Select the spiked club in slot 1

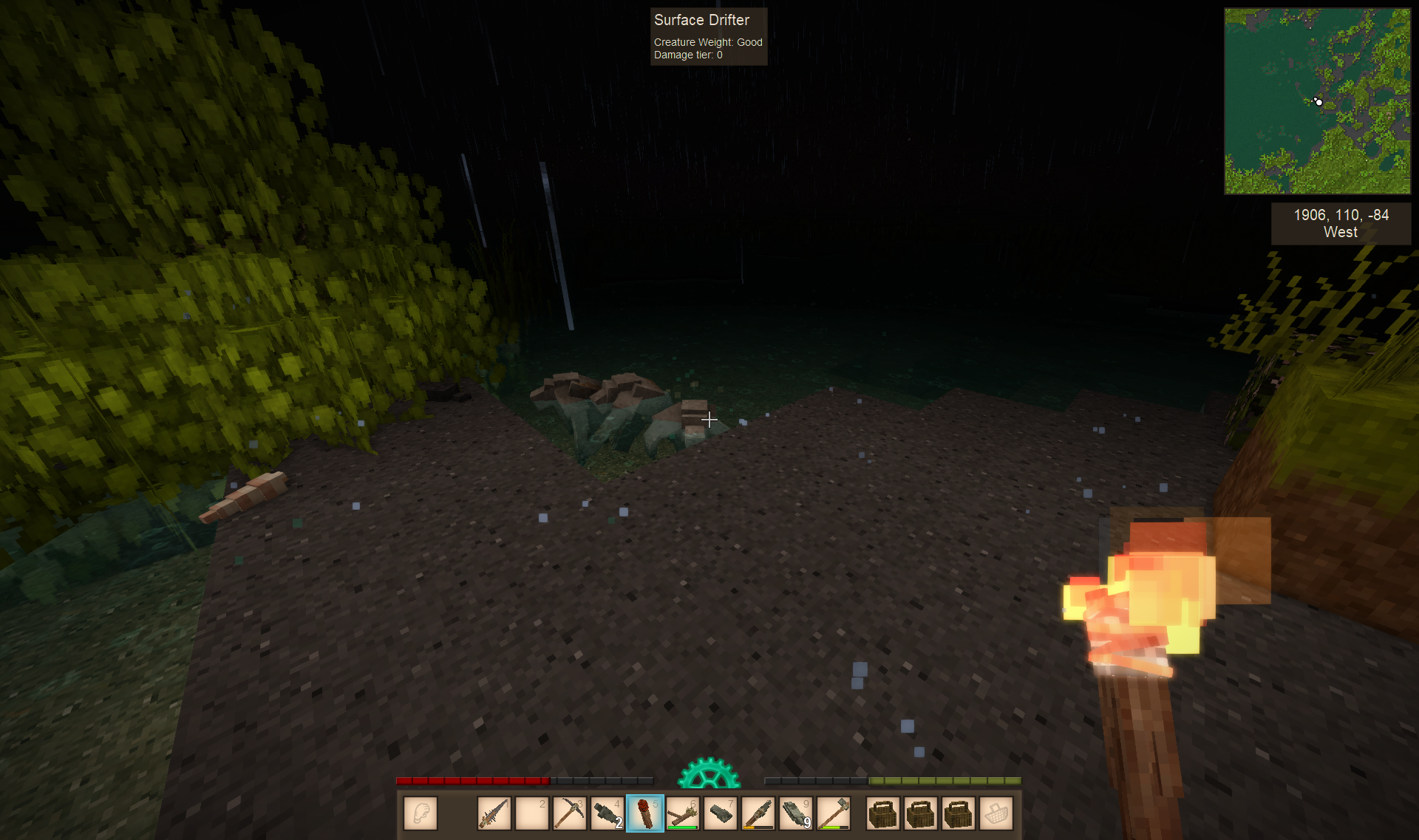(x=494, y=813)
